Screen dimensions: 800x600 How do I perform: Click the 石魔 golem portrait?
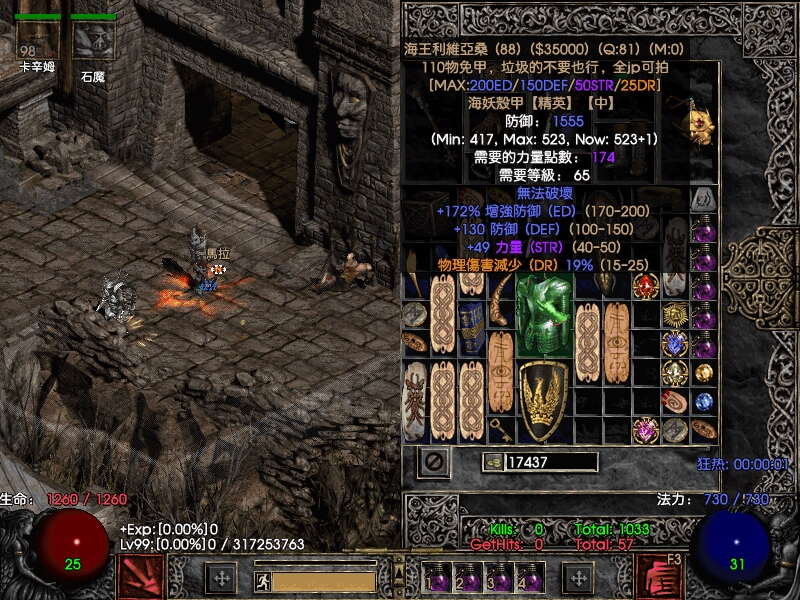pyautogui.click(x=93, y=40)
